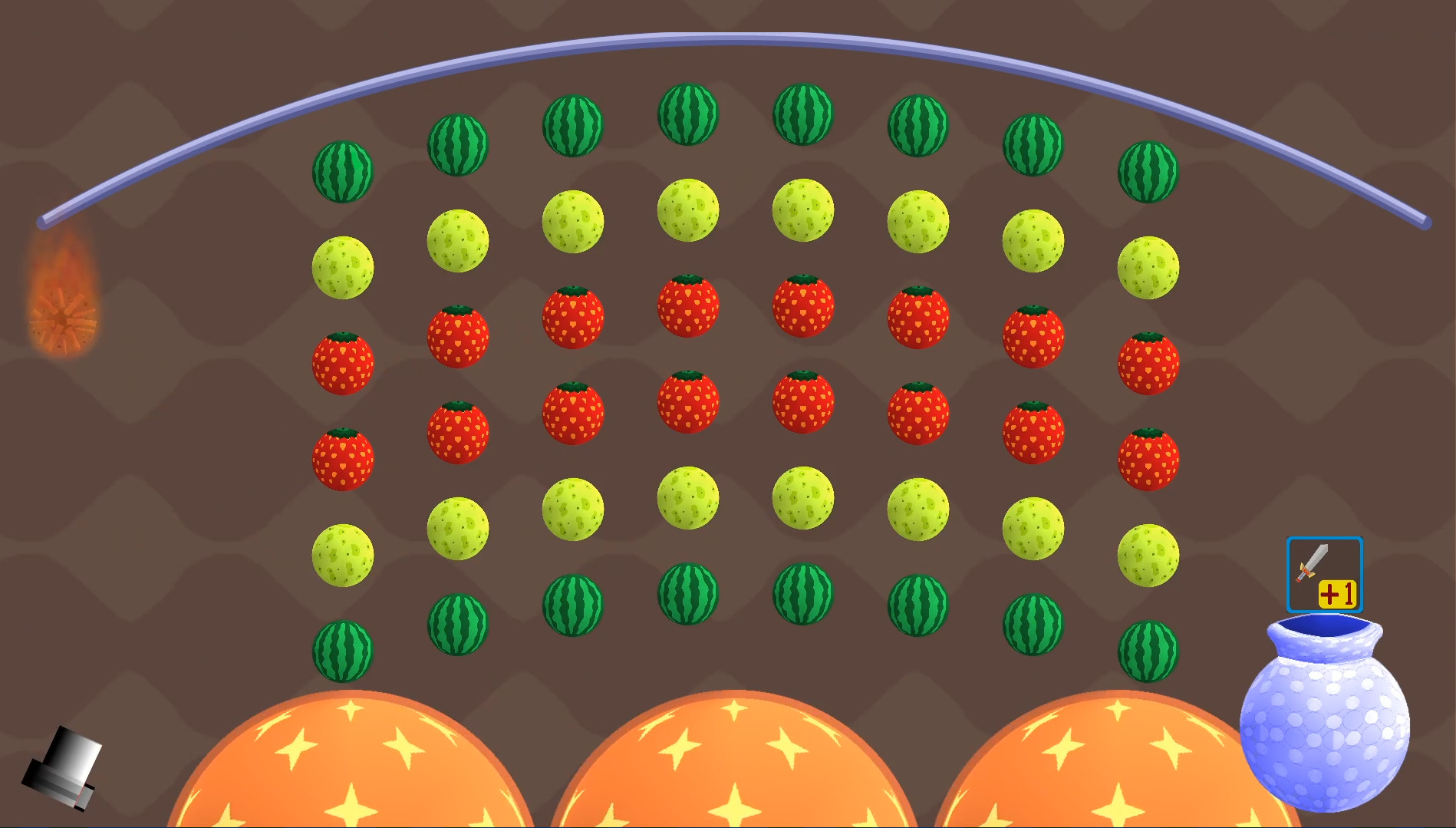Select the top-center striped watermelon

click(688, 114)
